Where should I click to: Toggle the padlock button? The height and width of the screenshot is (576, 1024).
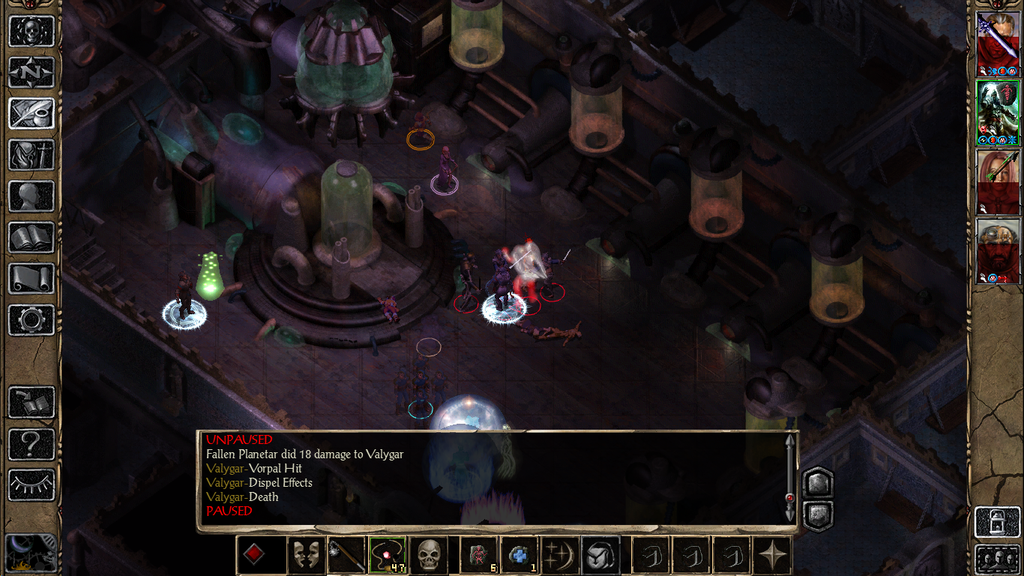pos(997,522)
